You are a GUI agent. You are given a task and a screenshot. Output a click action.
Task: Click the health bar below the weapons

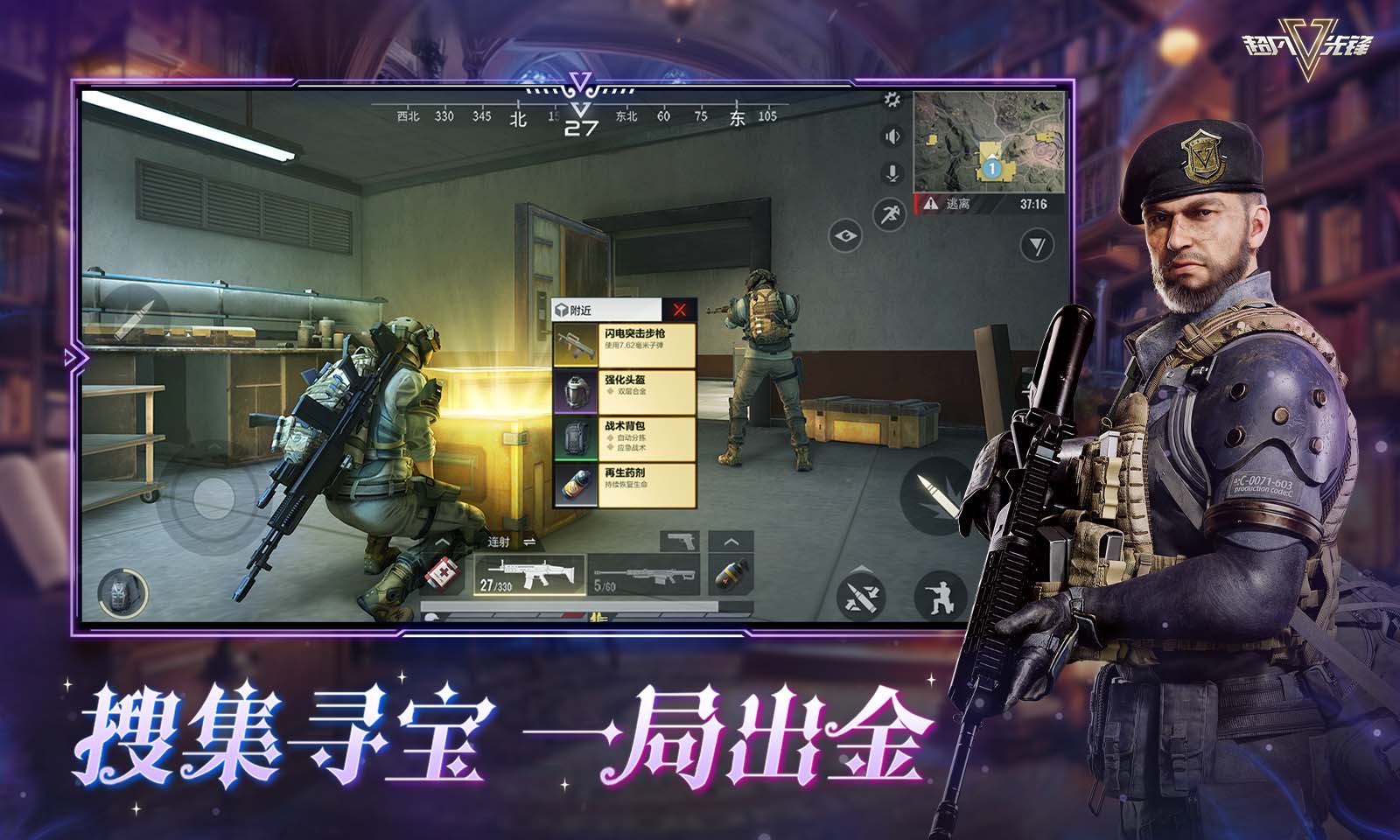pyautogui.click(x=570, y=605)
